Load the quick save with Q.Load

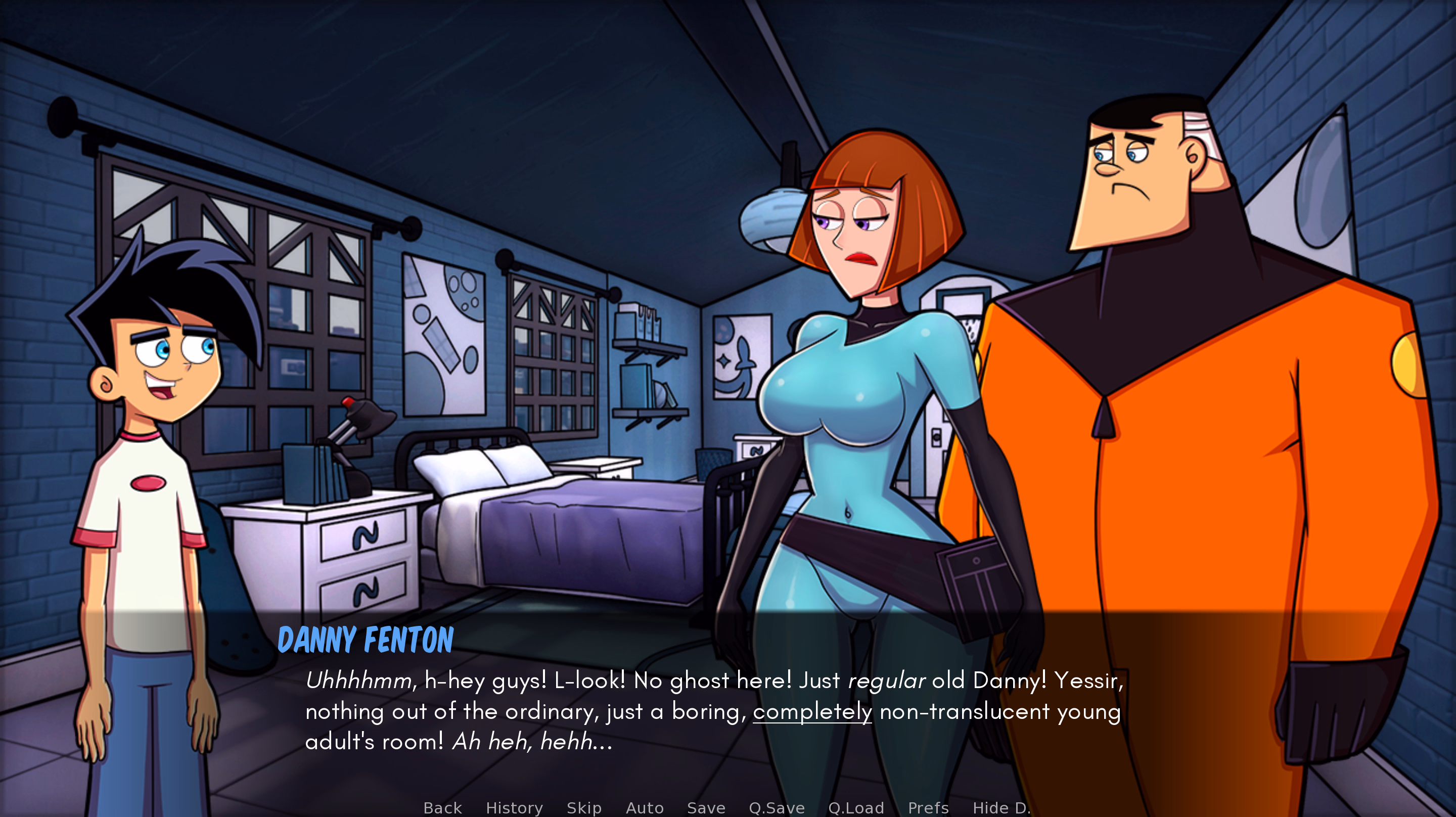[856, 808]
